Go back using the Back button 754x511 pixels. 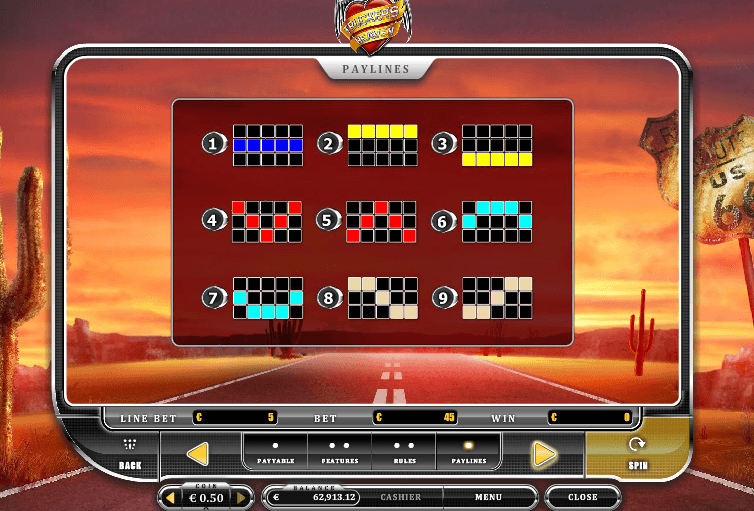click(x=130, y=454)
